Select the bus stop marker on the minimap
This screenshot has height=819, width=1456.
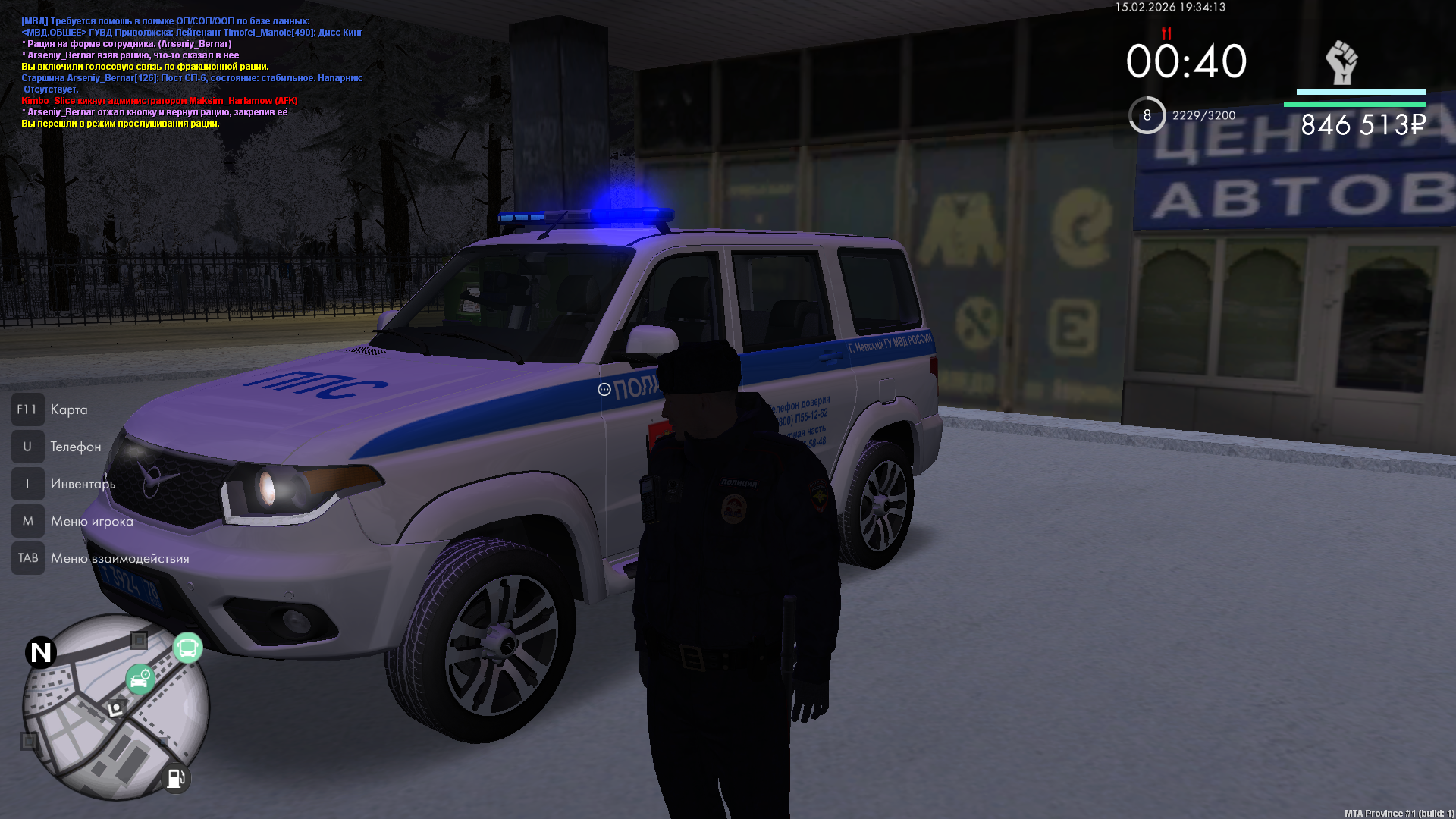coord(187,648)
